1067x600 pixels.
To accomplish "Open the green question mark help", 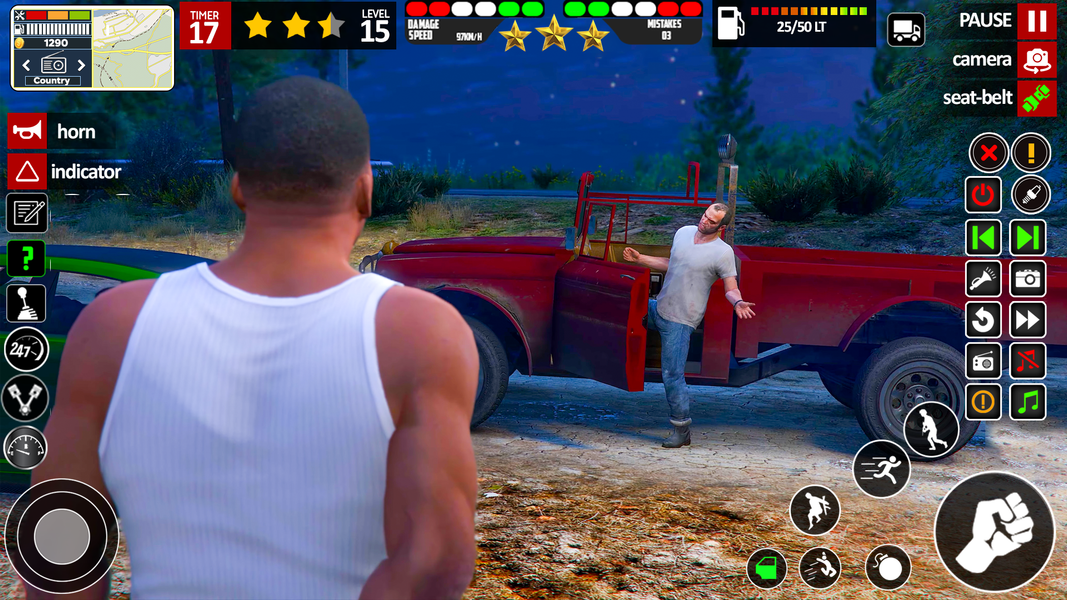I will pos(27,258).
